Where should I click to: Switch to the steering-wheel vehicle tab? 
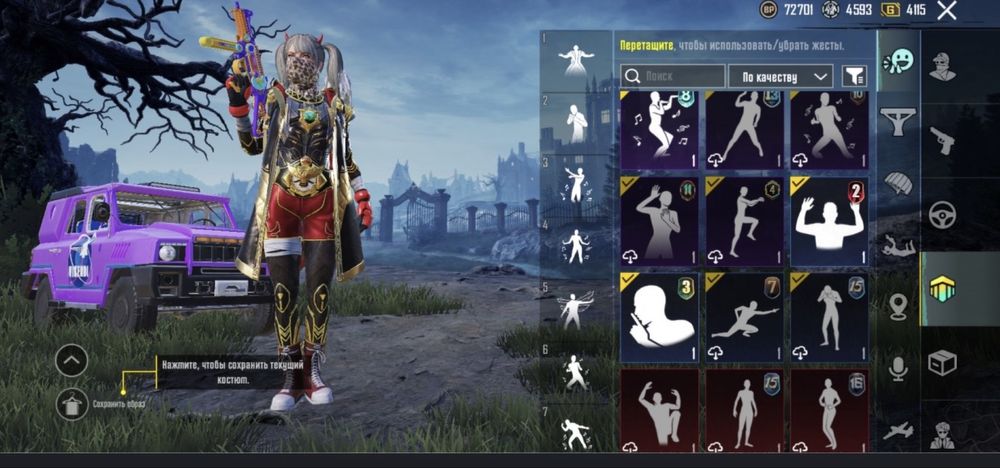click(942, 214)
